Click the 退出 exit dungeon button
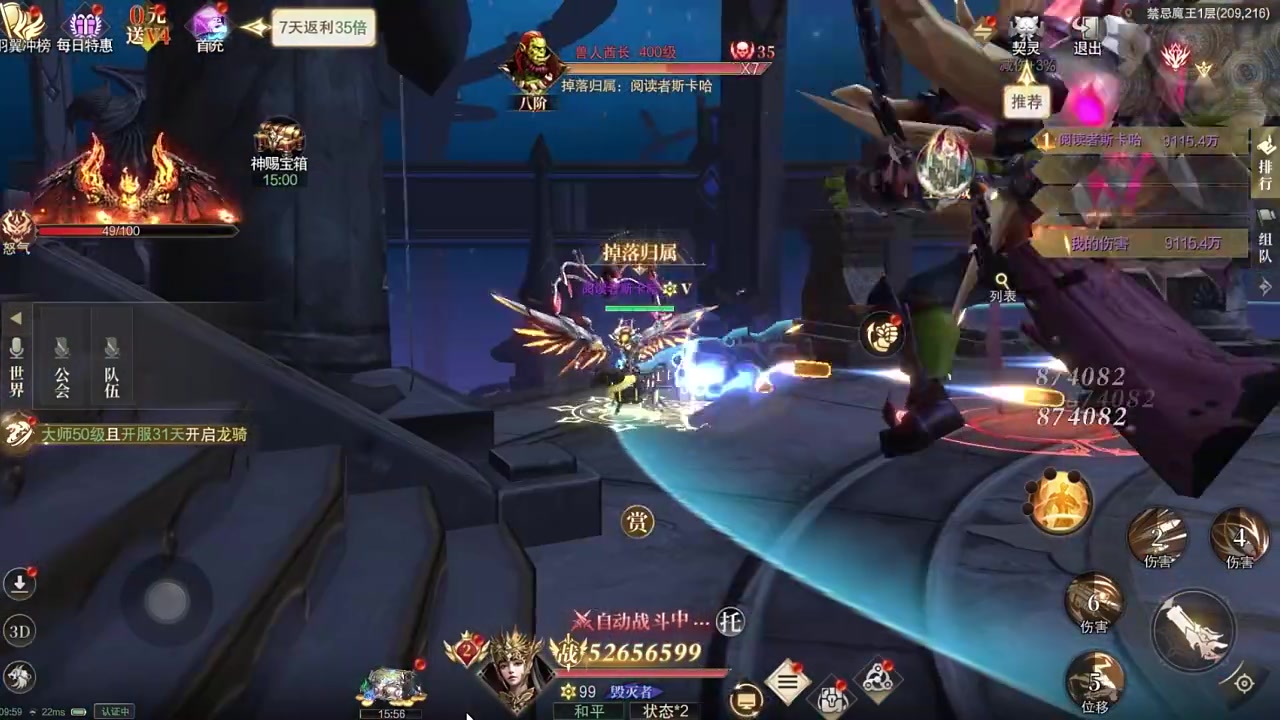Screen dimensions: 1280x720 tap(1088, 33)
